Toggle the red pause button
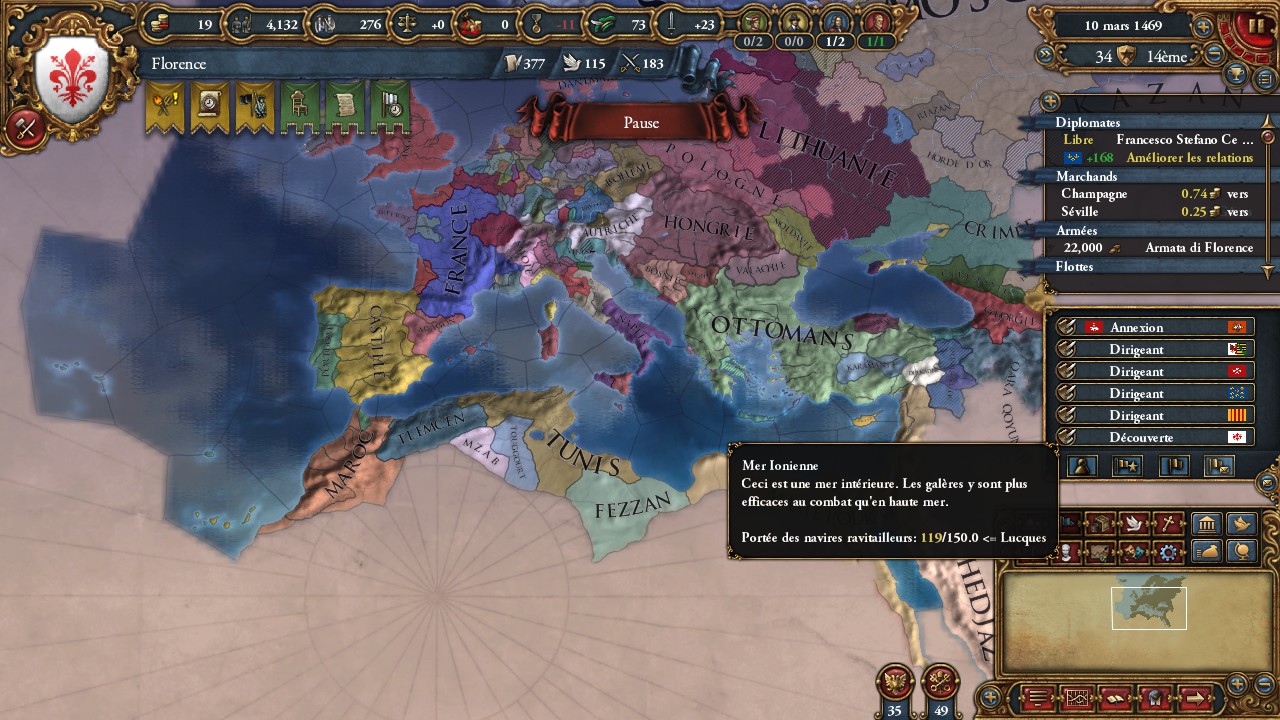 [x=1256, y=26]
